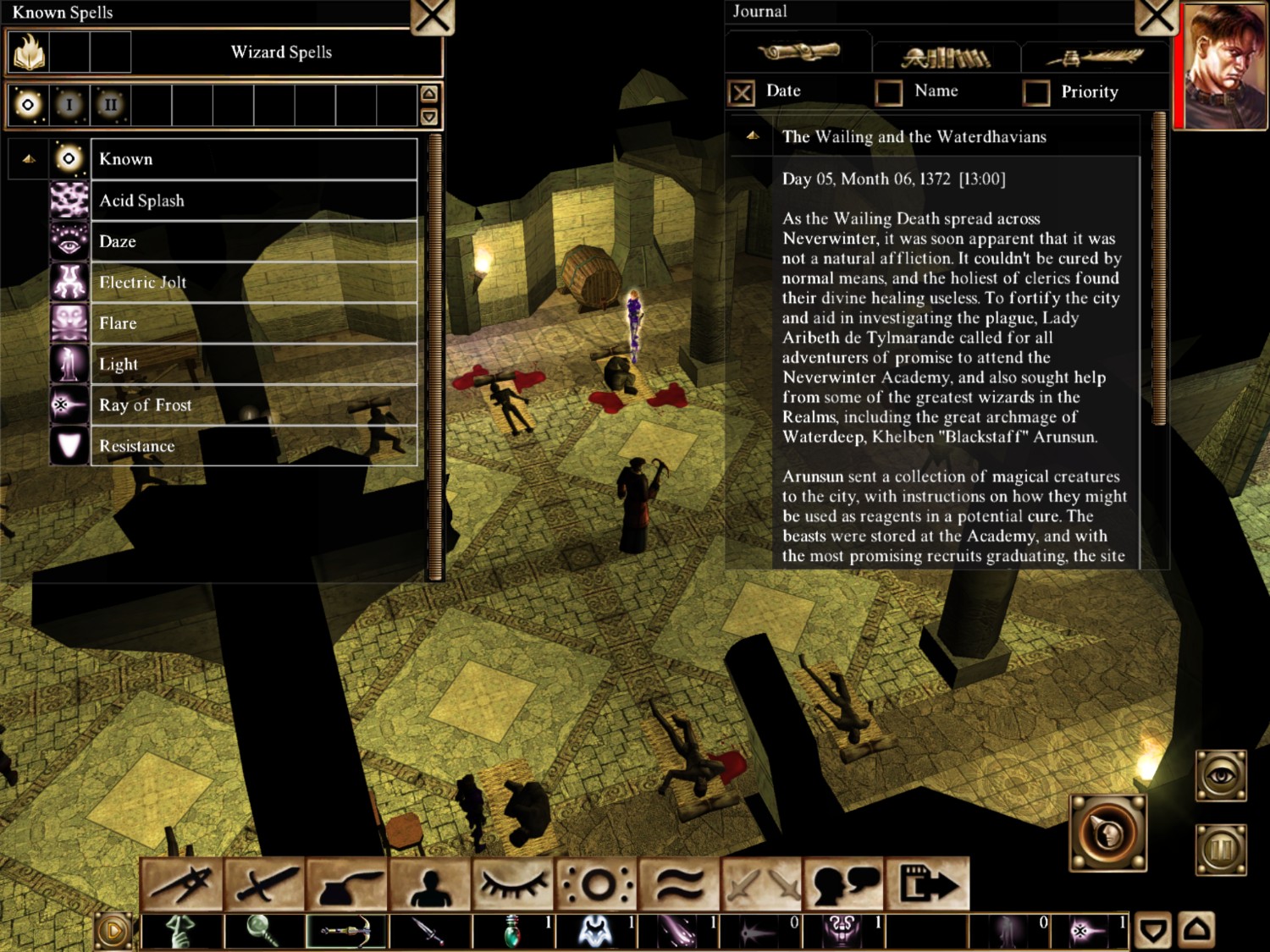Image resolution: width=1270 pixels, height=952 pixels.
Task: Show spell level II spells
Action: [110, 105]
